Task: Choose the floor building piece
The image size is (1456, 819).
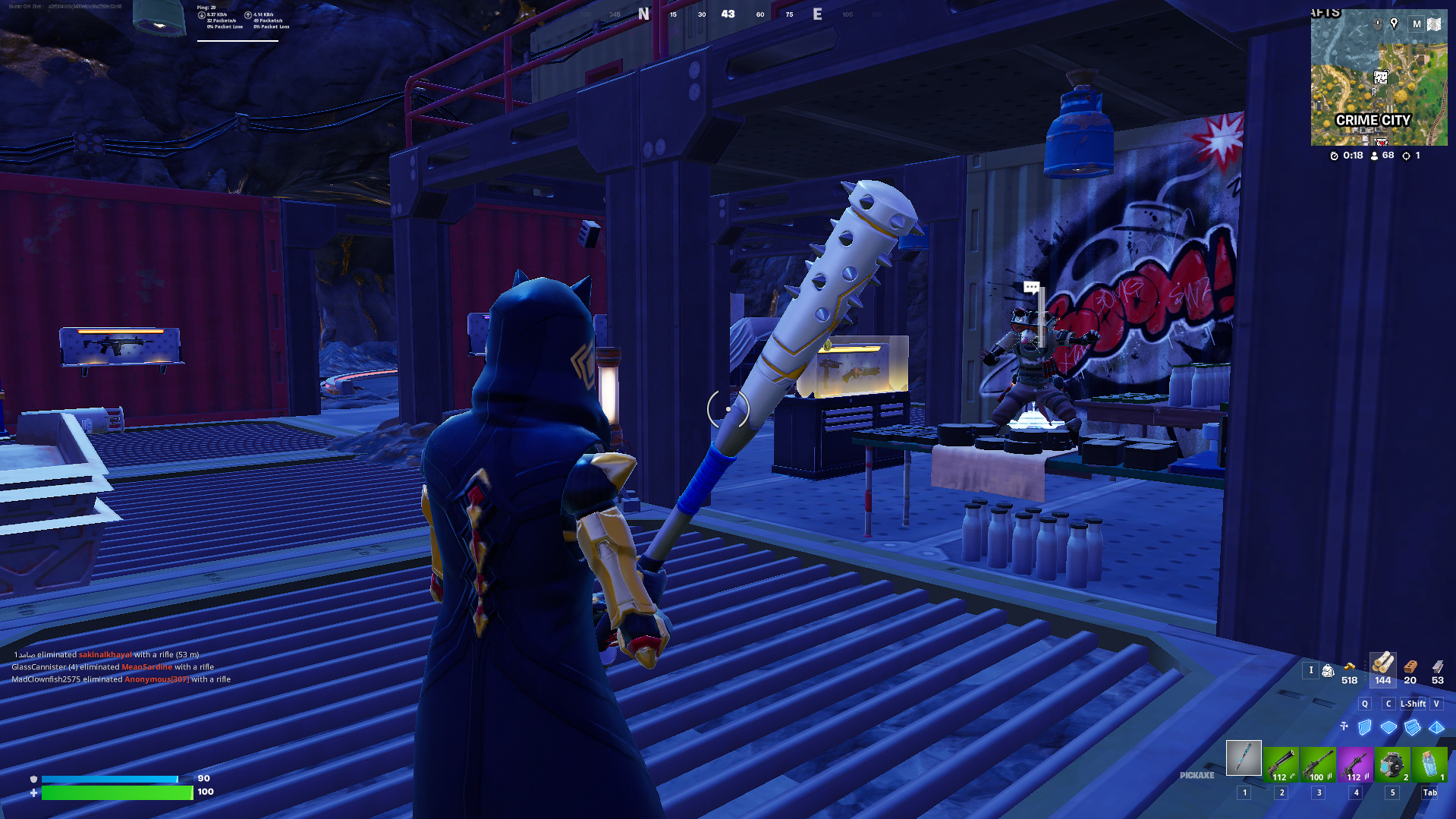Action: point(1388,727)
